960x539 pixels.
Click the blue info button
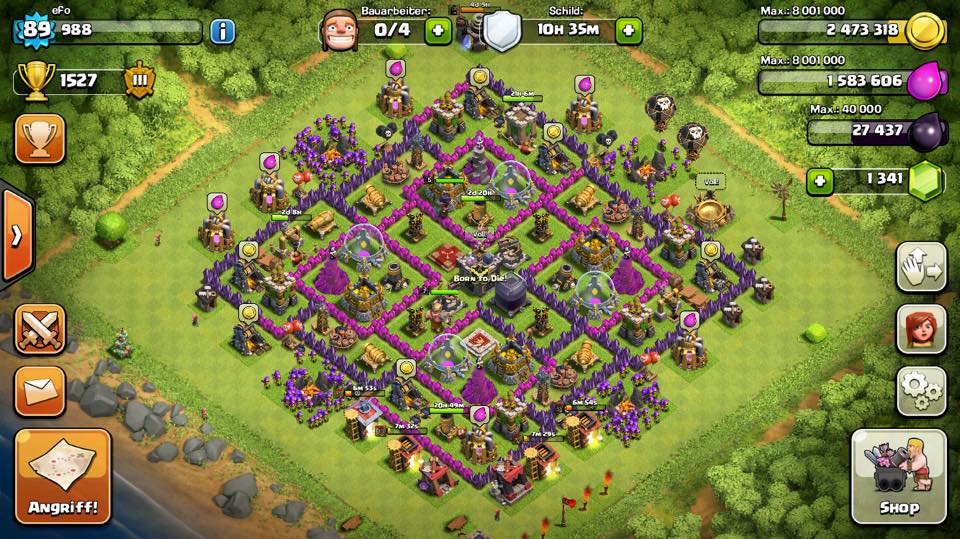[x=222, y=31]
